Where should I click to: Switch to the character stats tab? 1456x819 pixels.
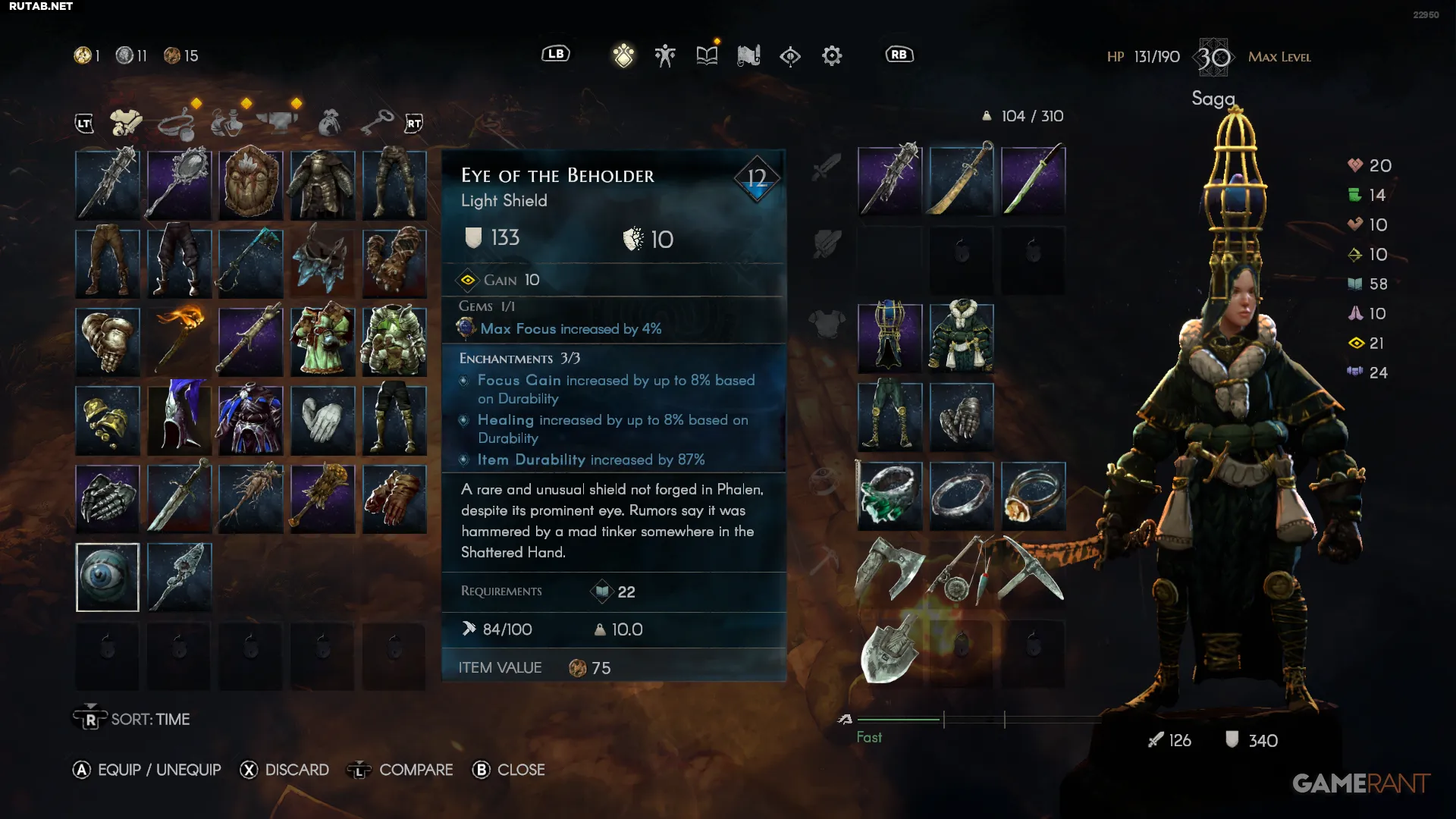(665, 55)
